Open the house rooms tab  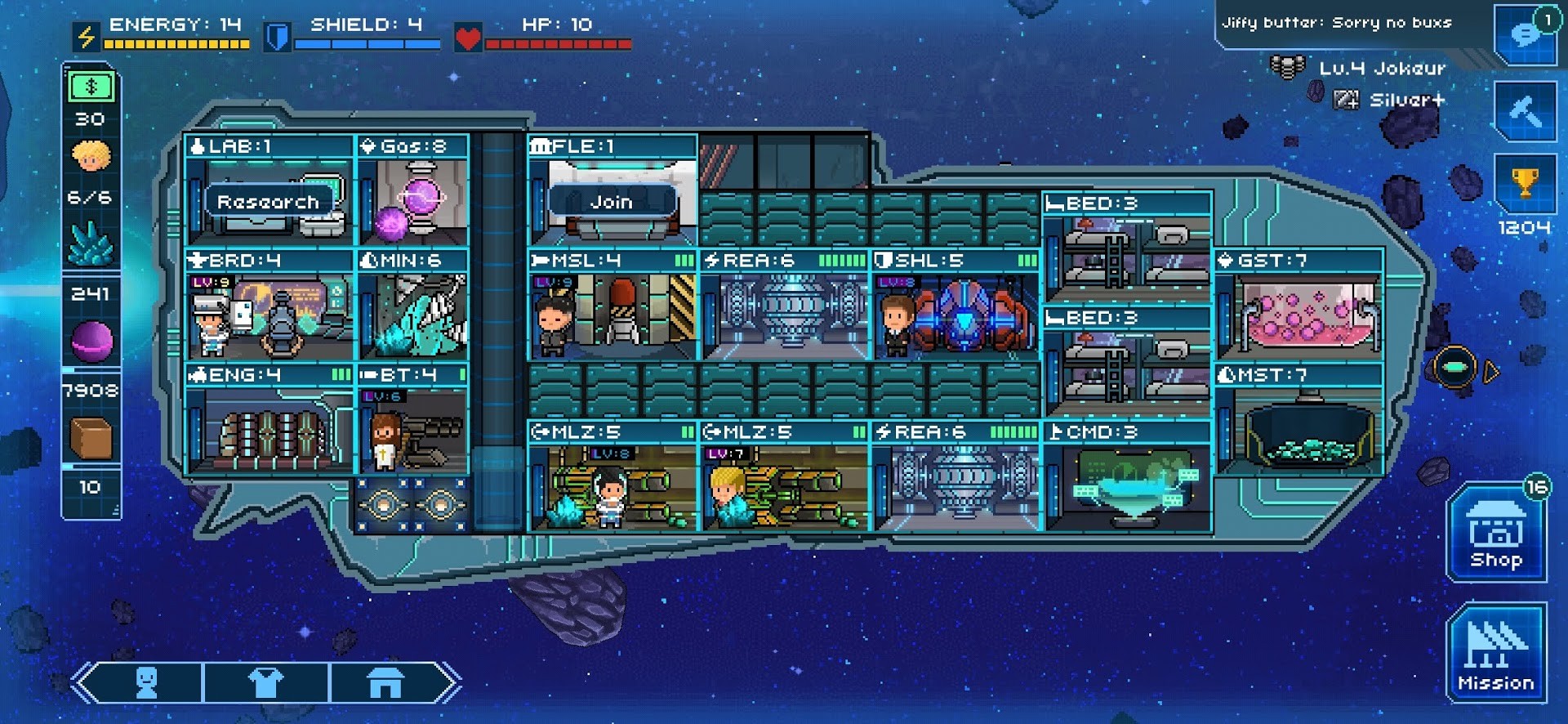[x=385, y=682]
